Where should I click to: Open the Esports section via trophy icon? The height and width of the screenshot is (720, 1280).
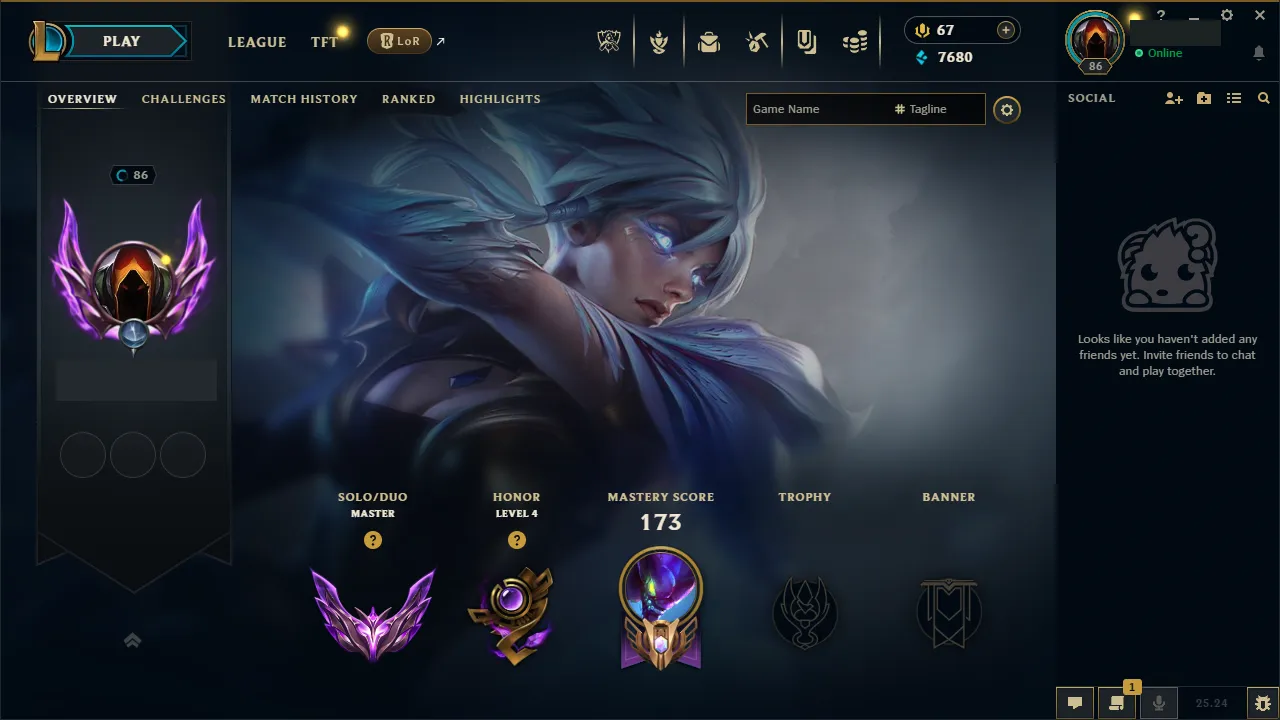click(x=608, y=41)
